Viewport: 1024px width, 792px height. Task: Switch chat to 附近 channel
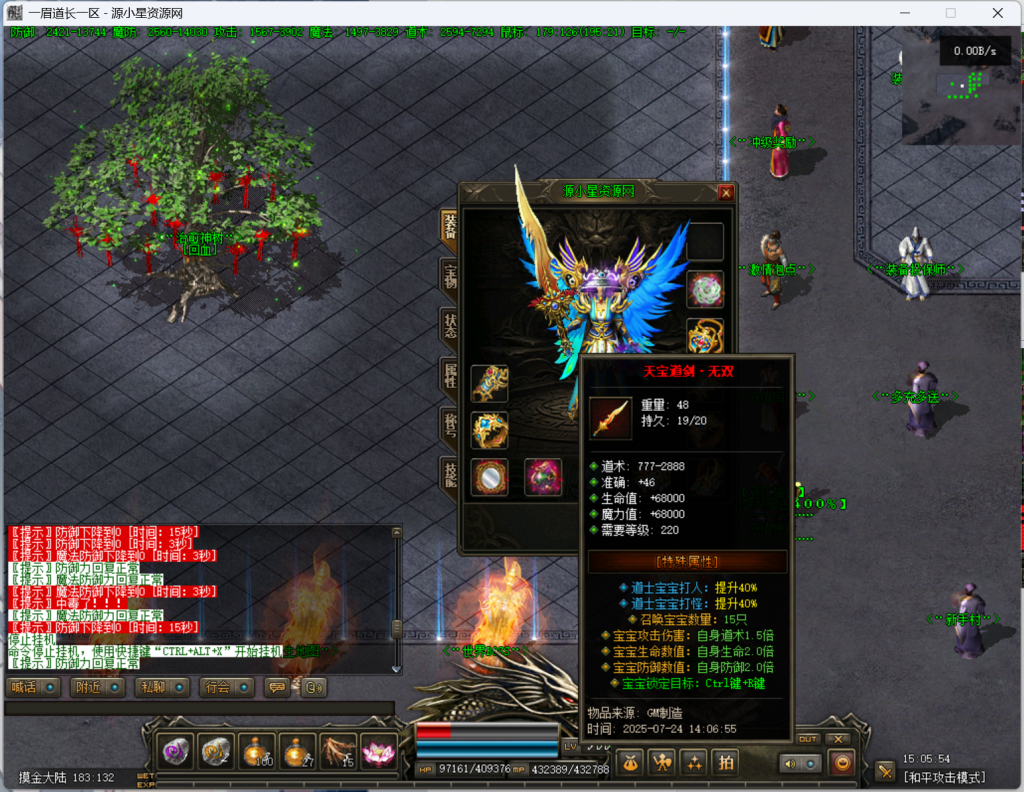[x=98, y=687]
